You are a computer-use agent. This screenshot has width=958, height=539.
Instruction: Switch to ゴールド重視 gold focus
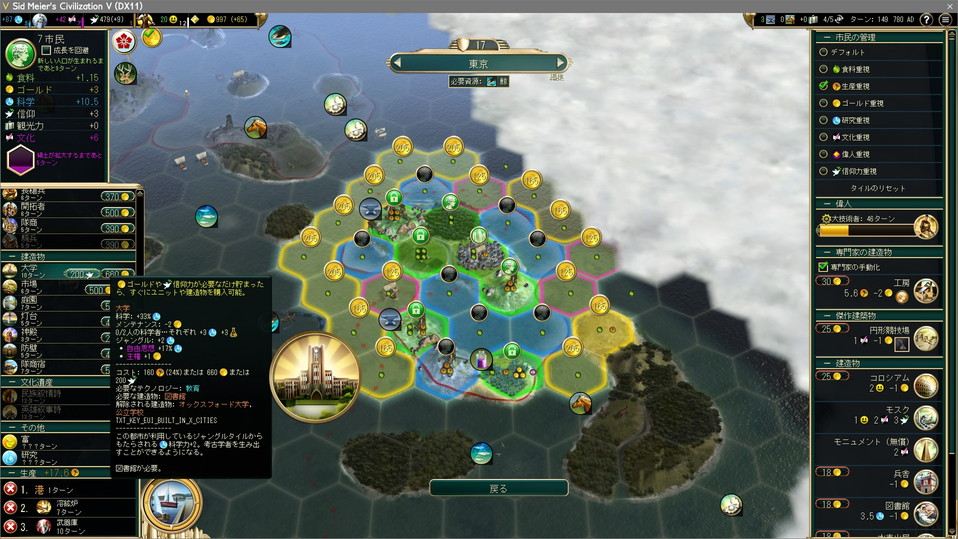pos(824,103)
